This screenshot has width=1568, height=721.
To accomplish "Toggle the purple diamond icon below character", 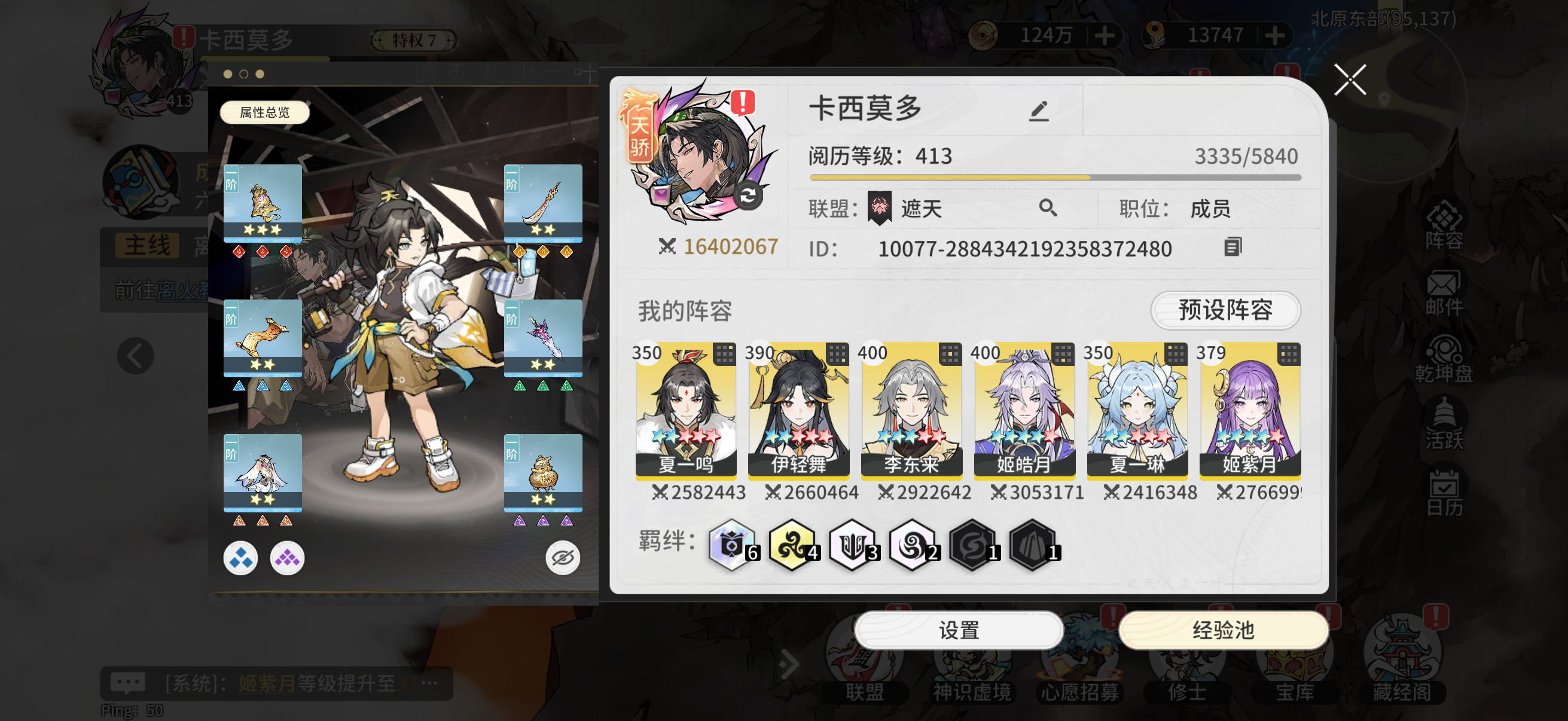I will click(288, 557).
